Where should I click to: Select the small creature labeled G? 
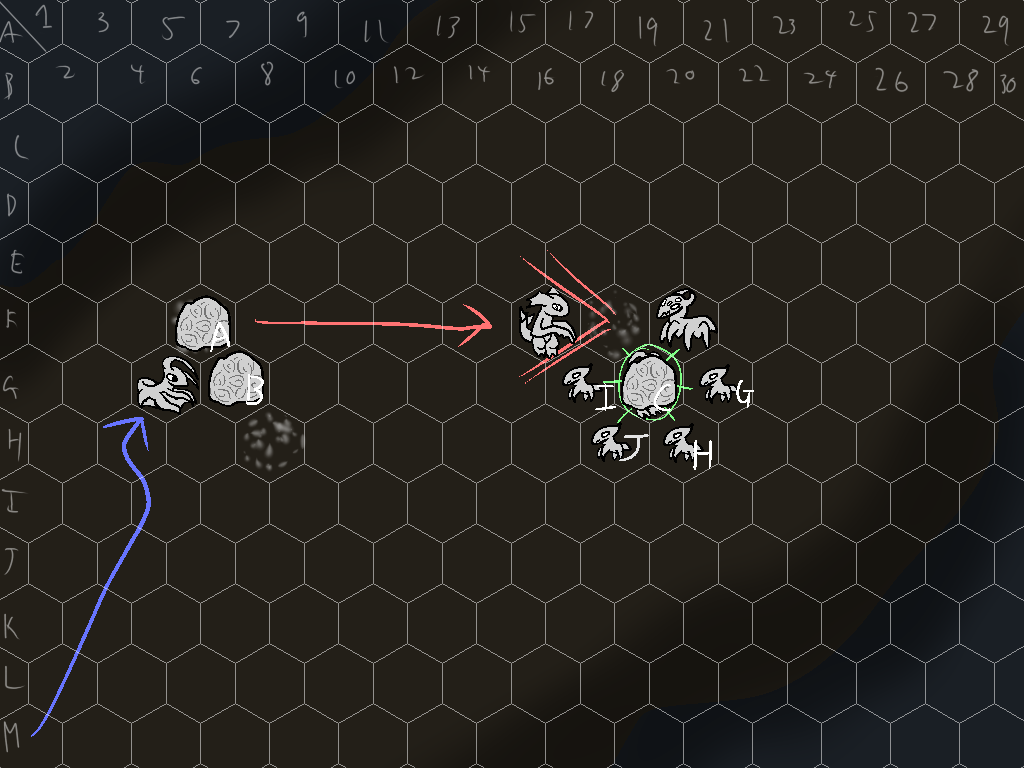tap(717, 385)
